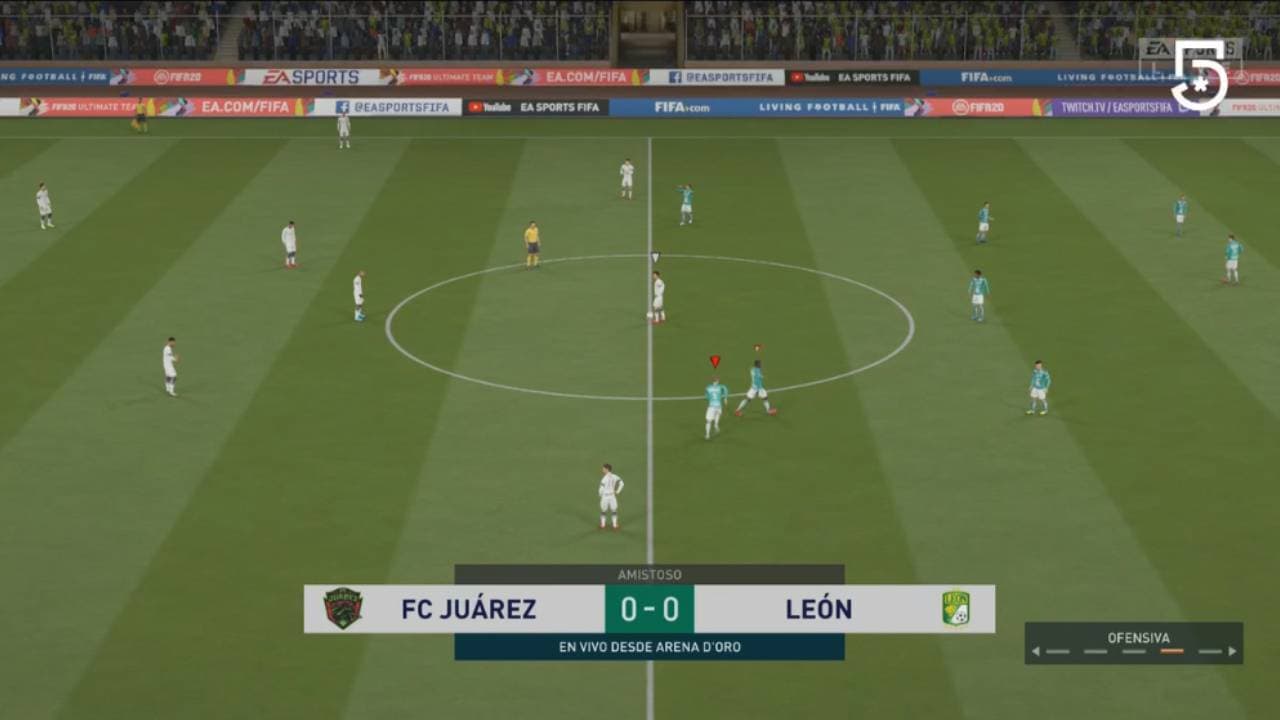Select the LEÓN name on the scoreboard
The height and width of the screenshot is (720, 1280).
818,609
